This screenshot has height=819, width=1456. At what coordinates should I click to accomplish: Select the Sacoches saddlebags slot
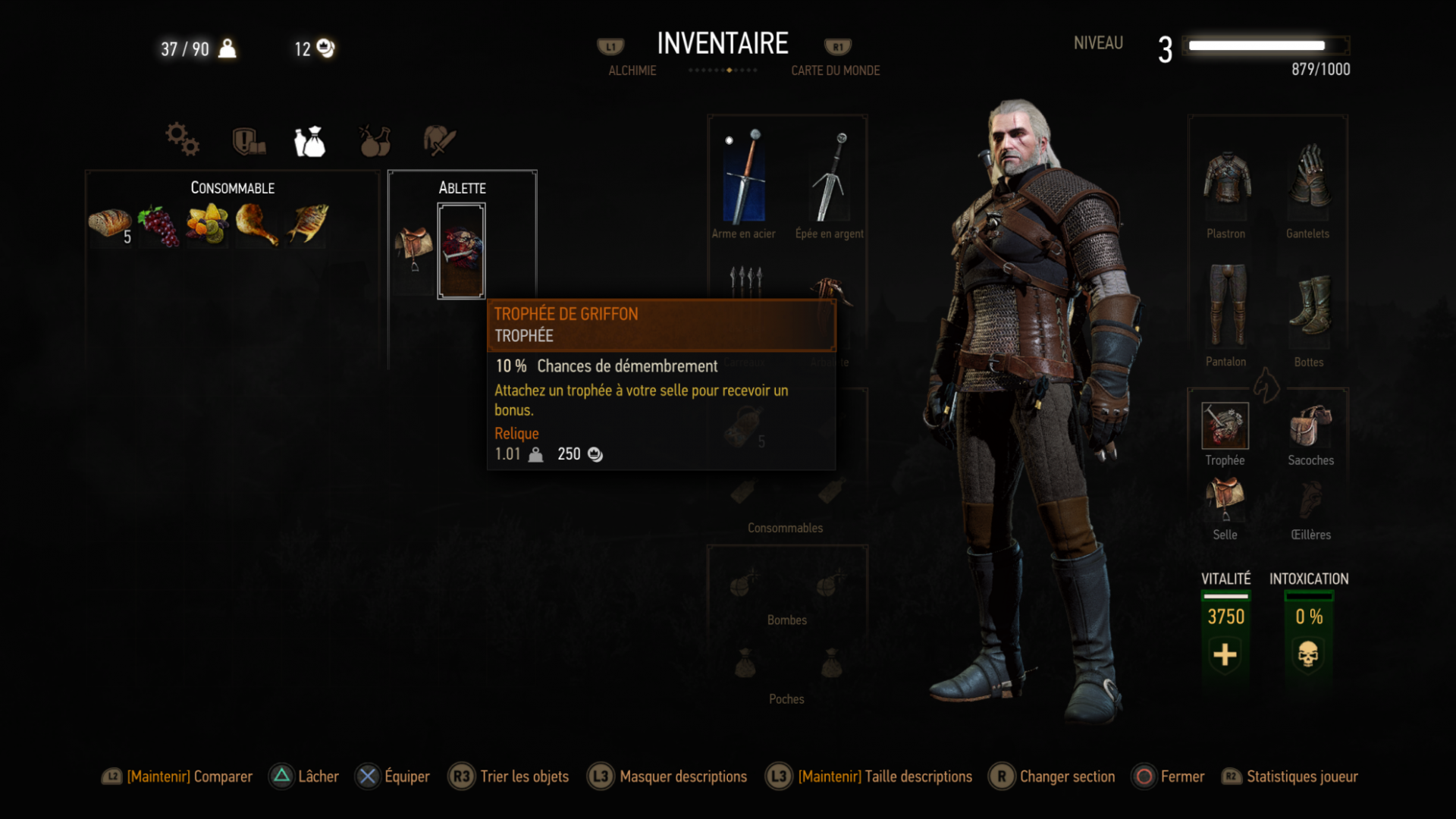pos(1310,425)
